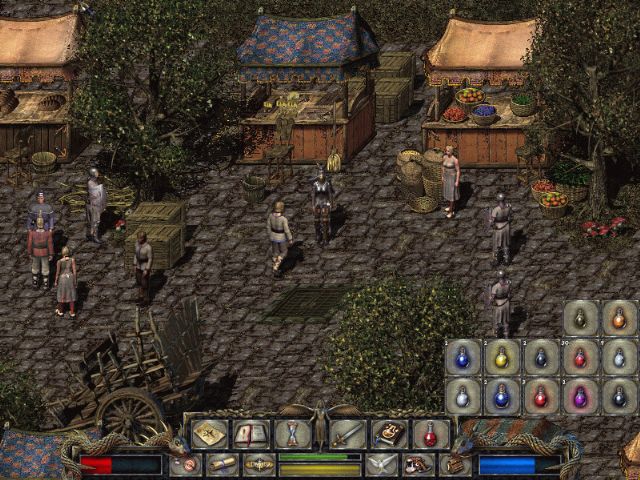The height and width of the screenshot is (480, 640).
Task: Select the orange potion slot
Action: [x=619, y=318]
